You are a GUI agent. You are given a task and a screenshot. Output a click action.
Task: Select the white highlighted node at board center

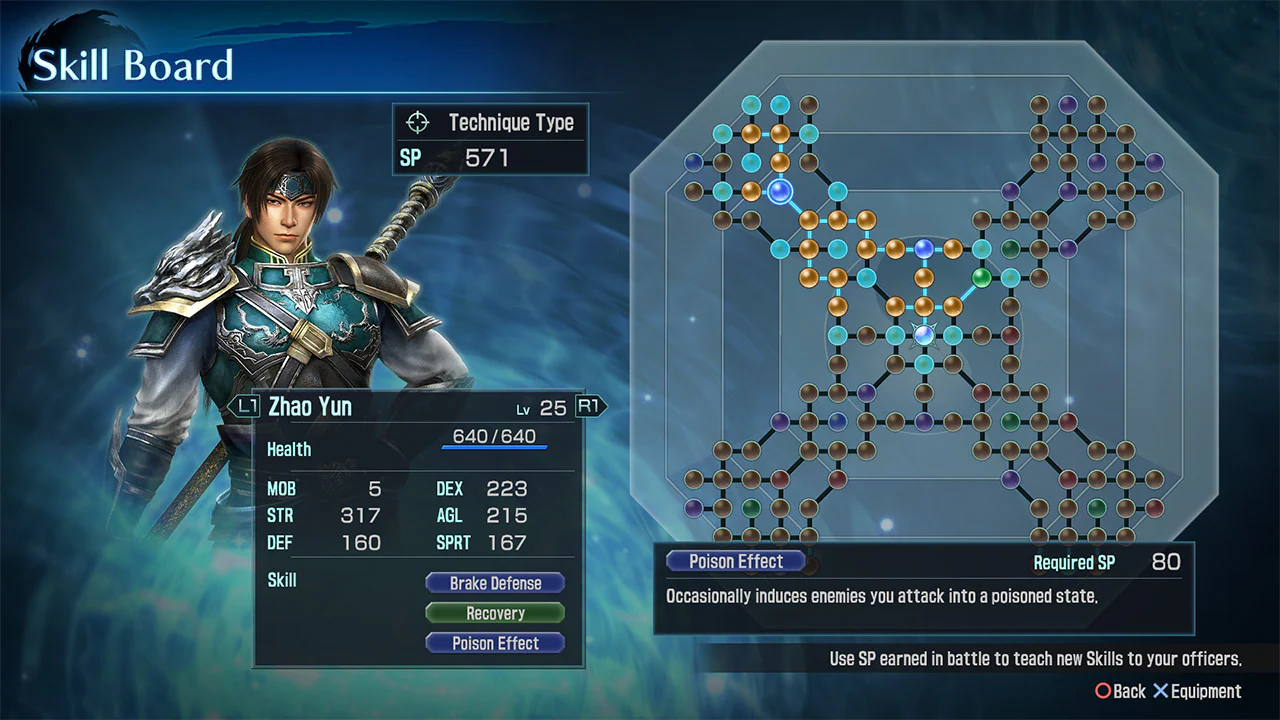[923, 333]
